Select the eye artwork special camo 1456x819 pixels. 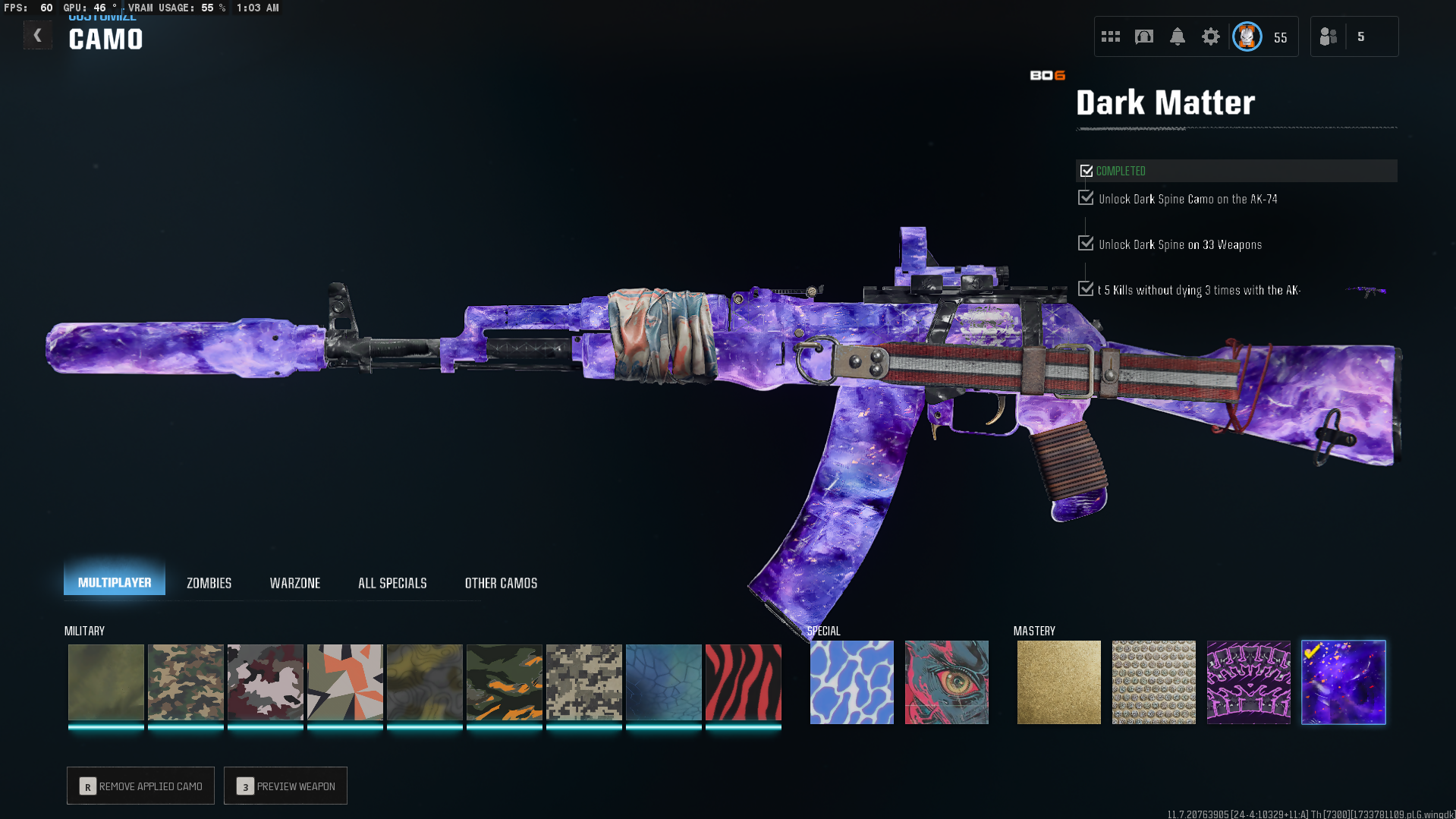(x=946, y=682)
